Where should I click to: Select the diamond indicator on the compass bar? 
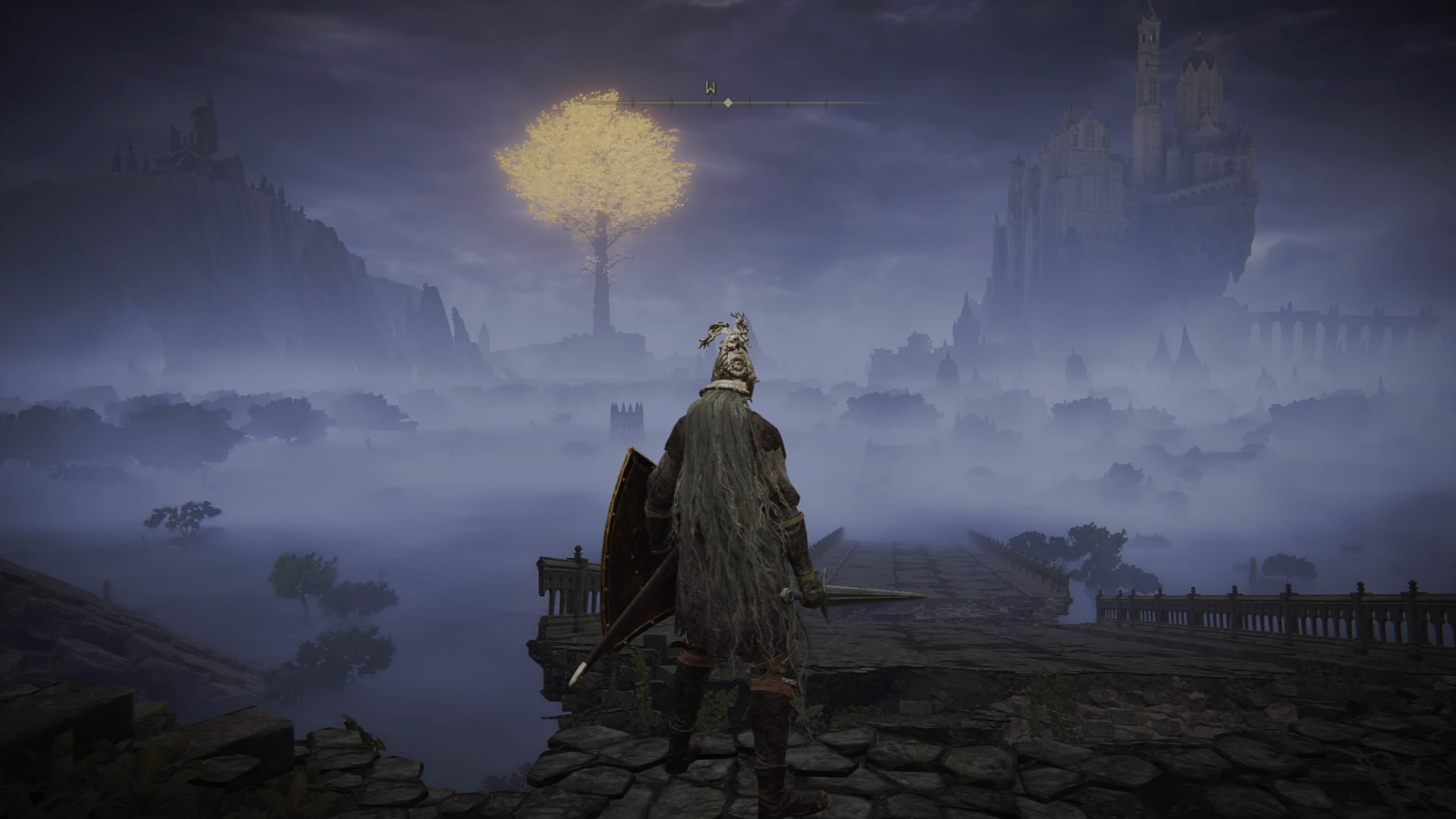point(728,102)
